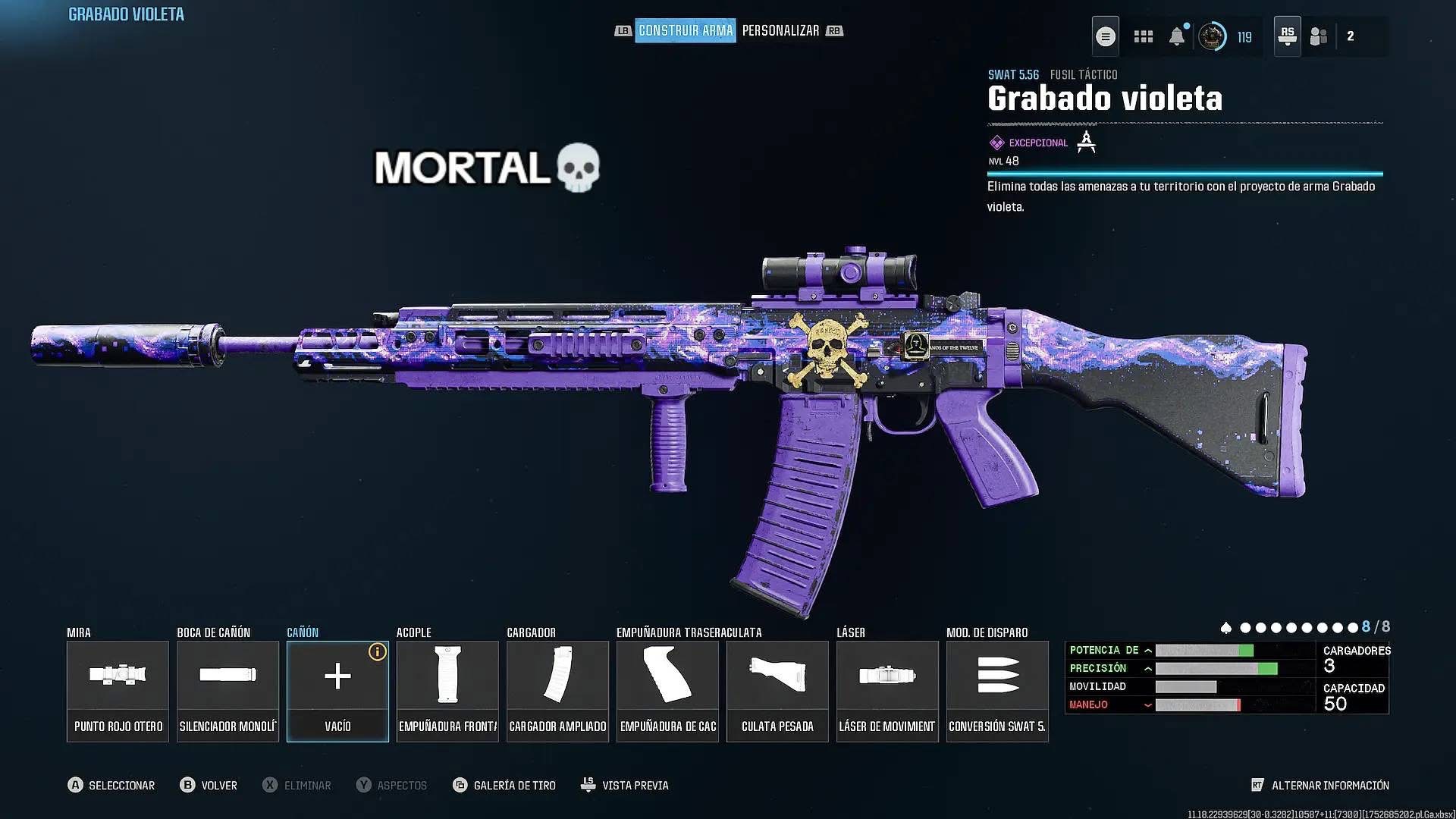Select the Punto Rojo Otero optic slot

pyautogui.click(x=118, y=691)
